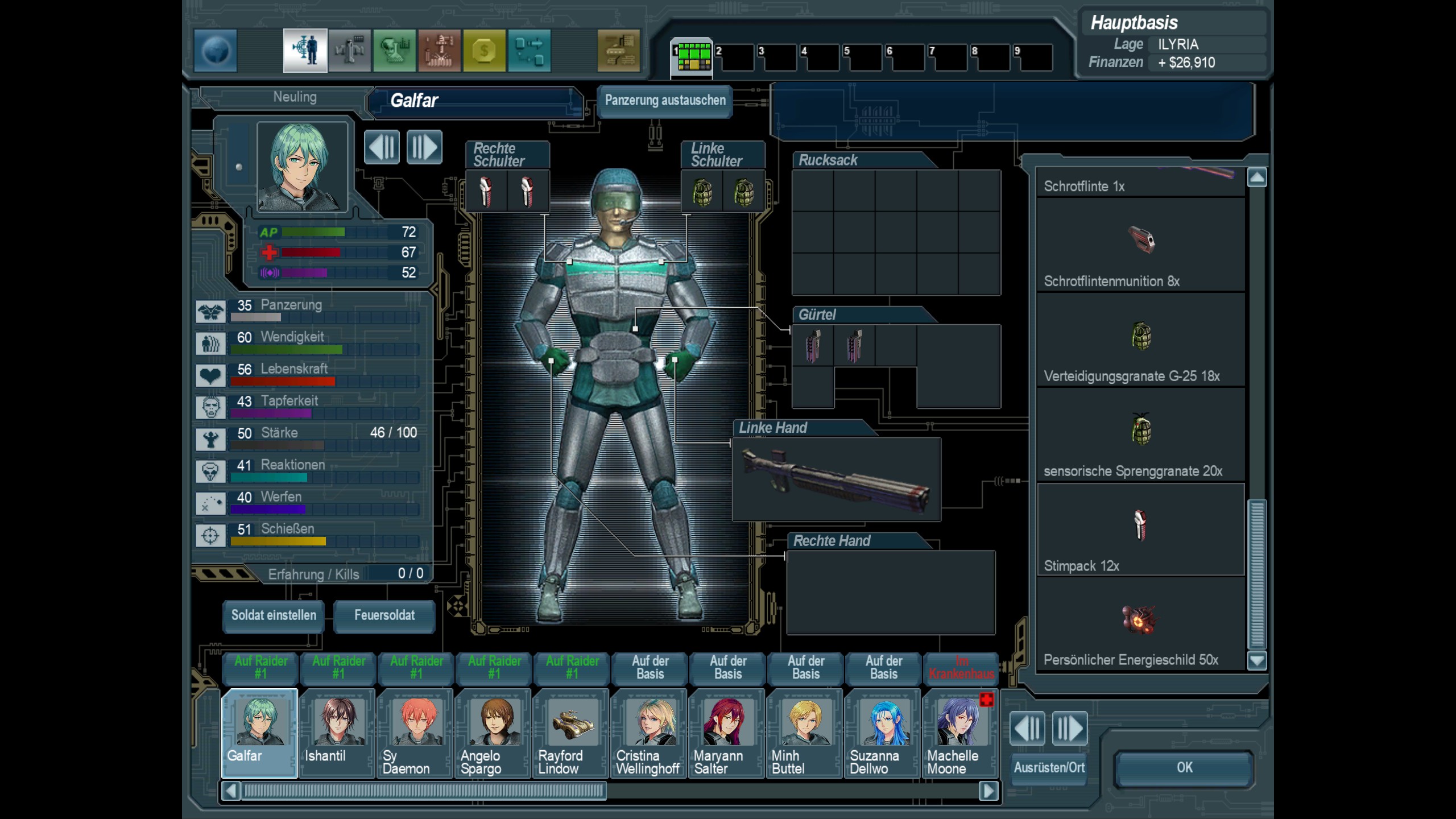Dismiss the soldier with the Feuersoldat button

[384, 615]
